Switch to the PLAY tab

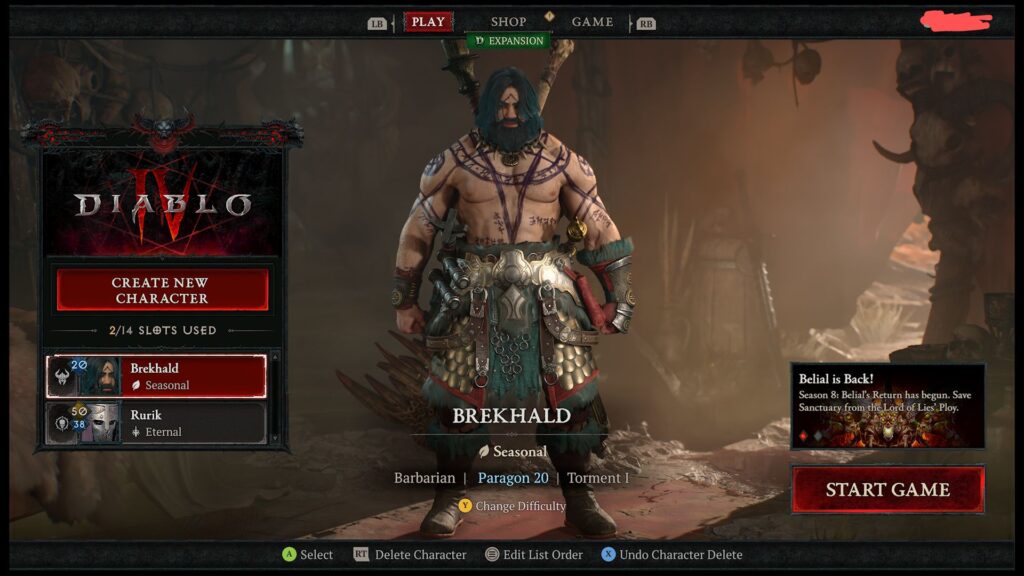(428, 22)
